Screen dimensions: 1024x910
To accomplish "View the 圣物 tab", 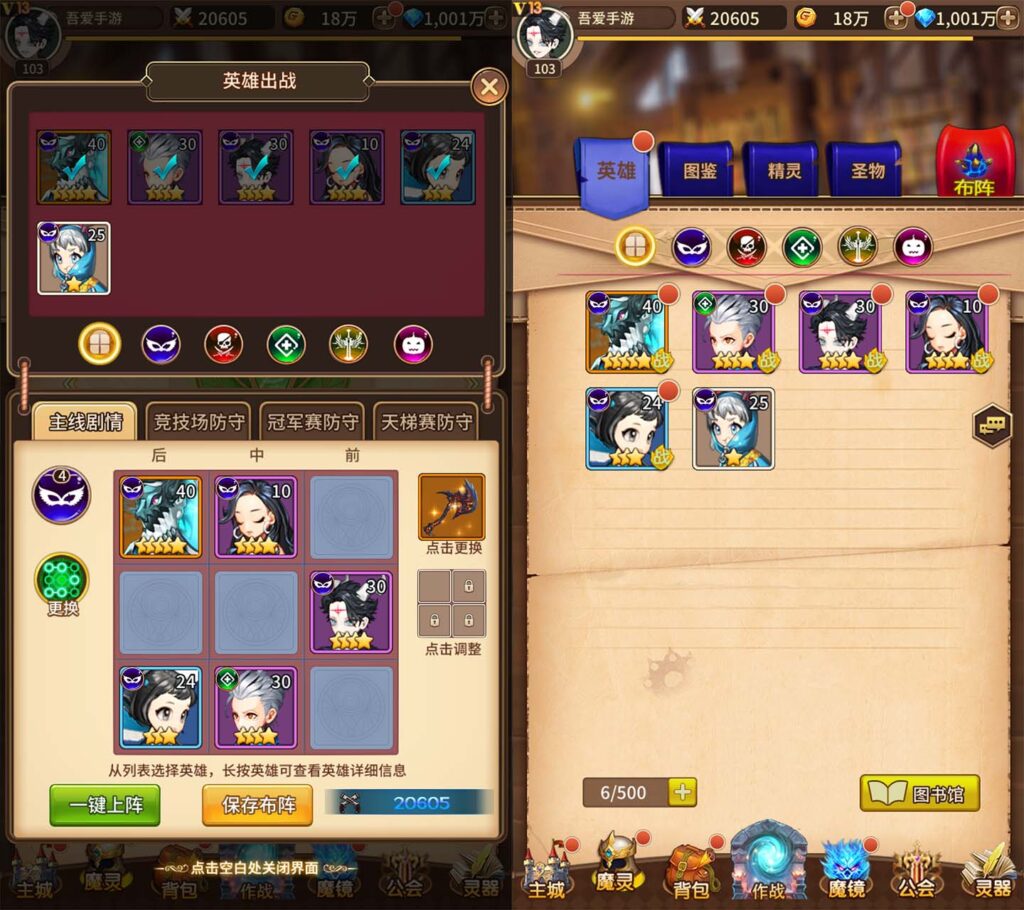I will pyautogui.click(x=867, y=171).
